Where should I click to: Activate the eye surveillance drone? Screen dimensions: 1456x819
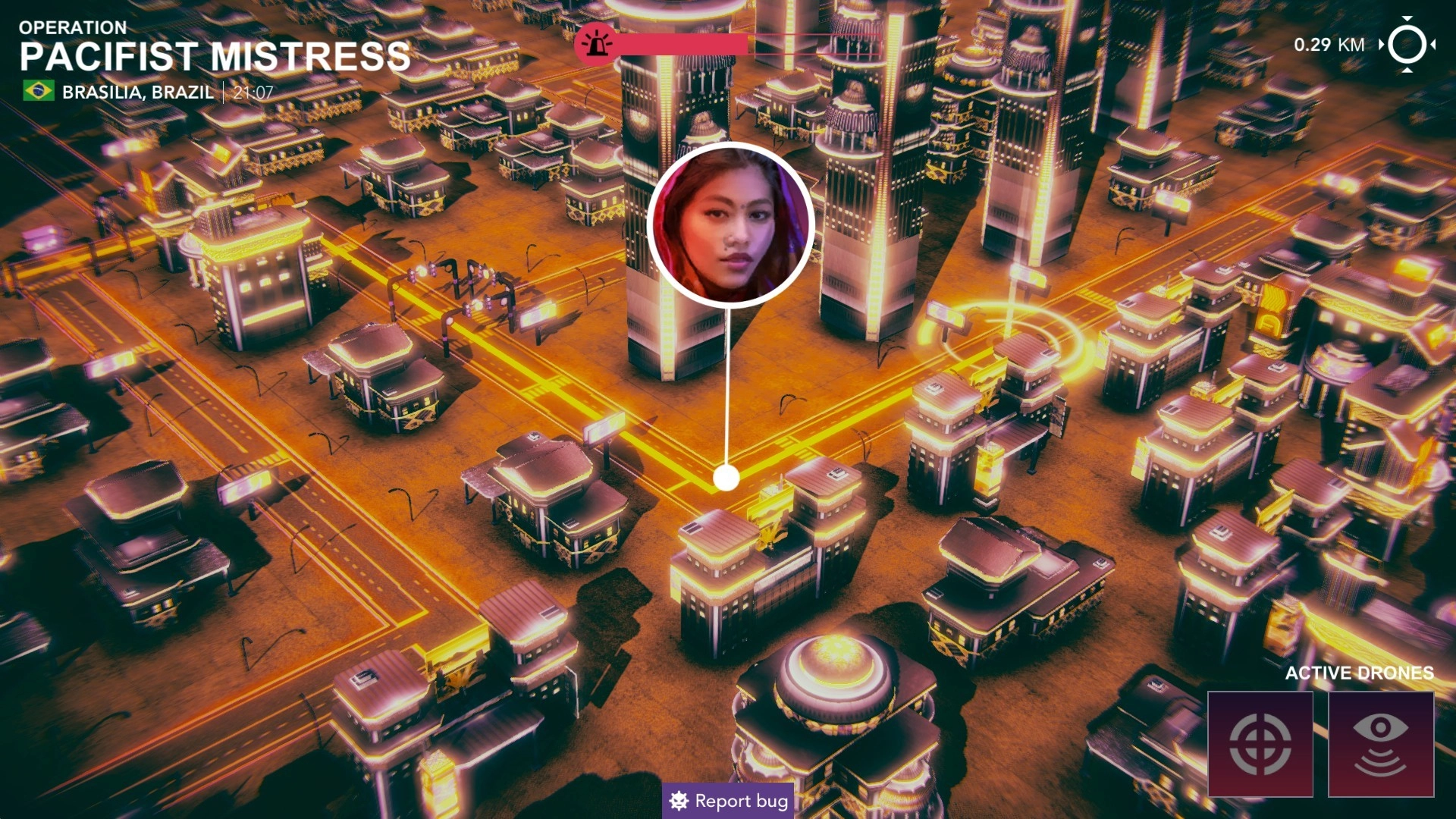click(x=1380, y=744)
